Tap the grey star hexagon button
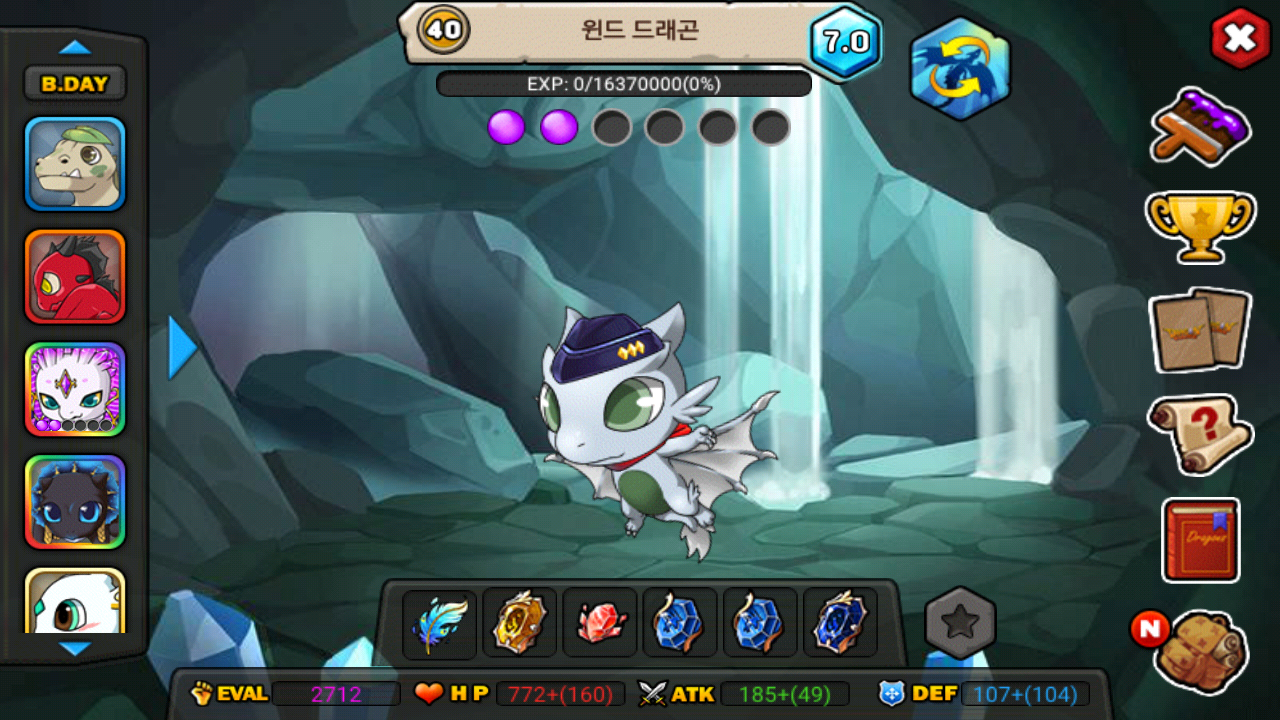The width and height of the screenshot is (1280, 720). point(961,623)
